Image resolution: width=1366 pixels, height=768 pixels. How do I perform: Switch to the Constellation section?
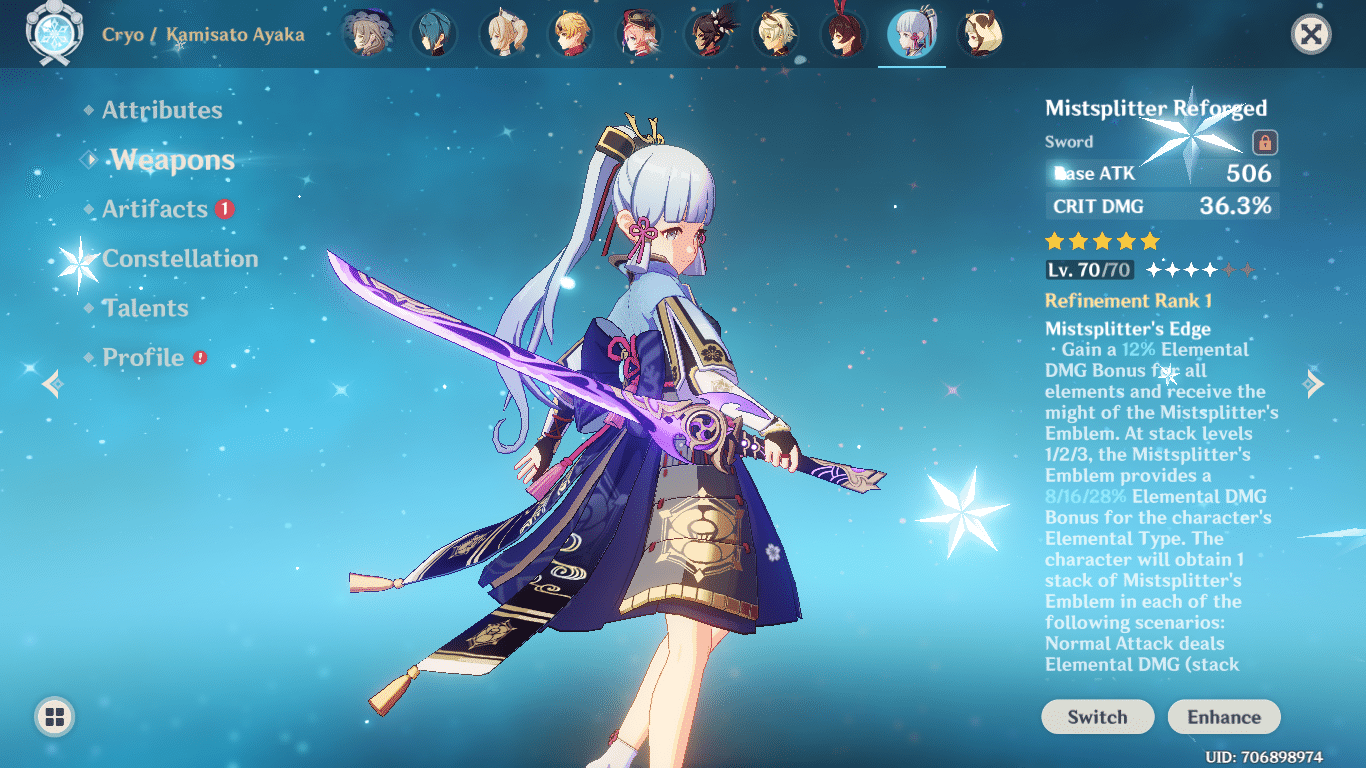coord(180,258)
